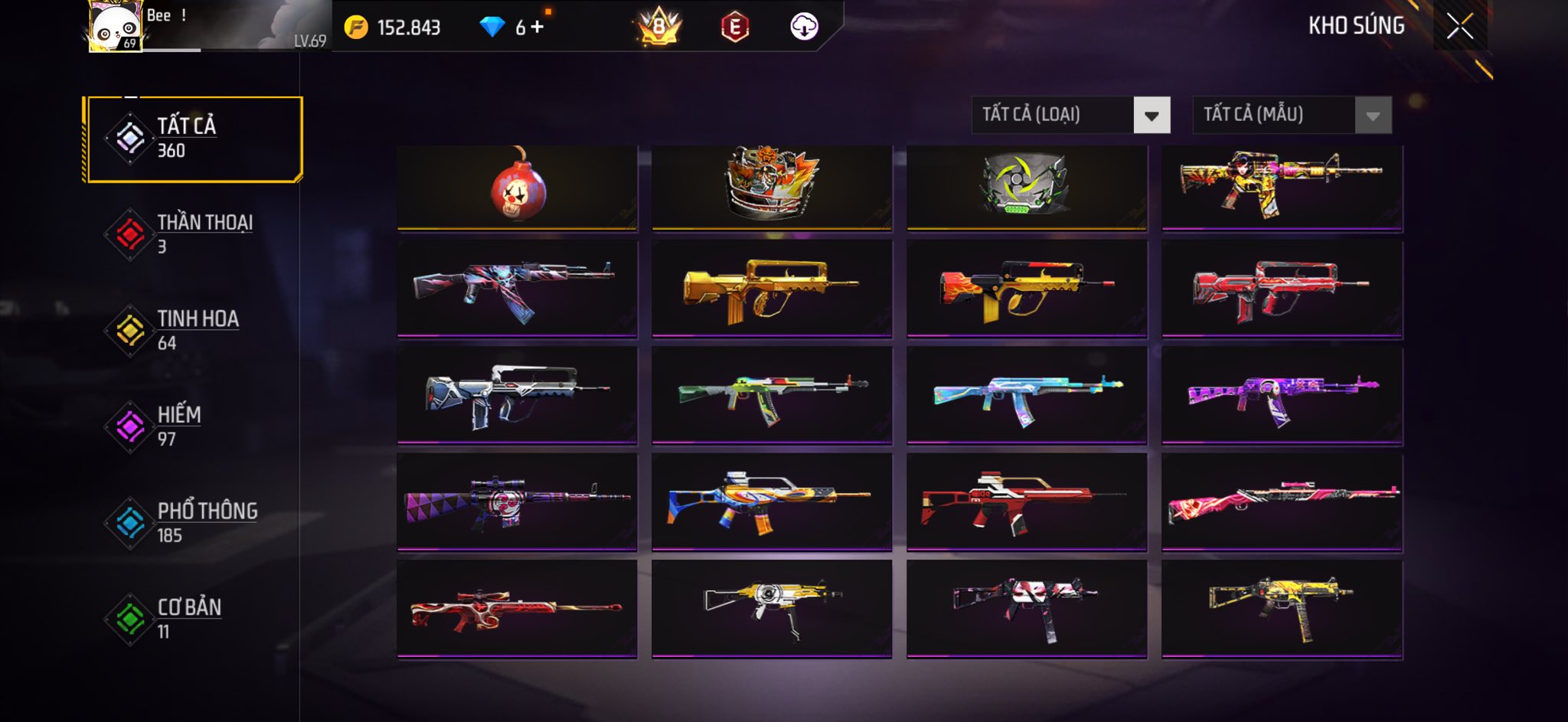Select the skull-themed AK skin

click(x=518, y=289)
